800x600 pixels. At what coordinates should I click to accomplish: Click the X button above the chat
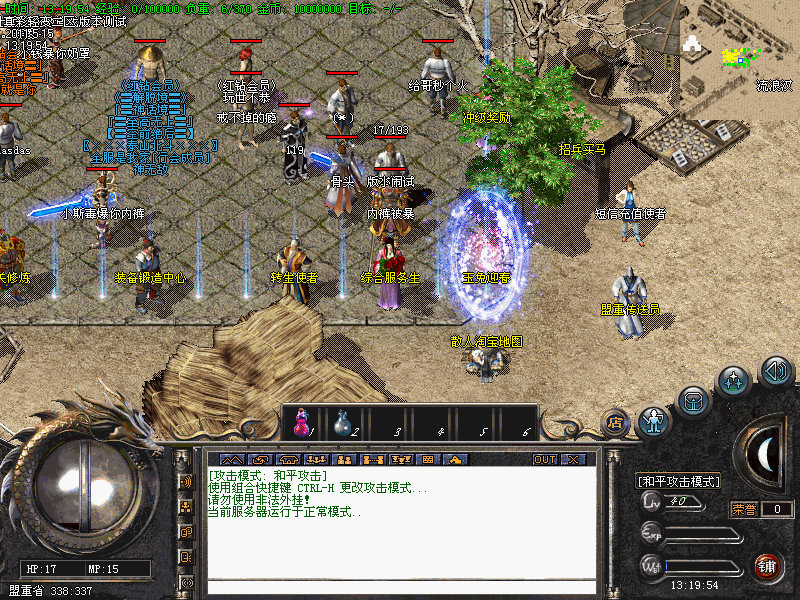pyautogui.click(x=573, y=460)
